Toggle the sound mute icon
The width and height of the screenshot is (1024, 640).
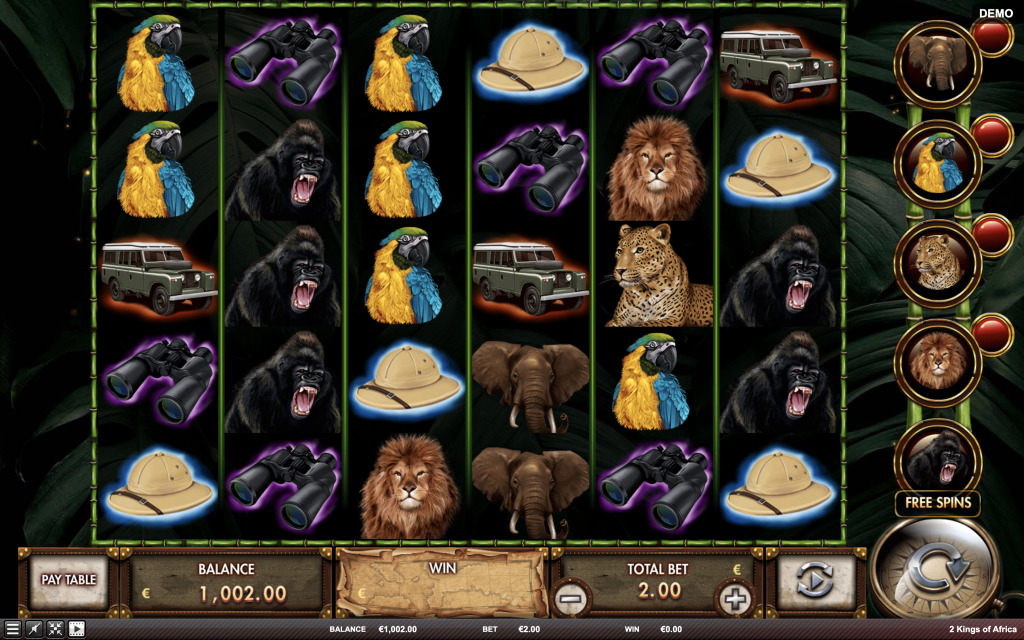click(33, 629)
